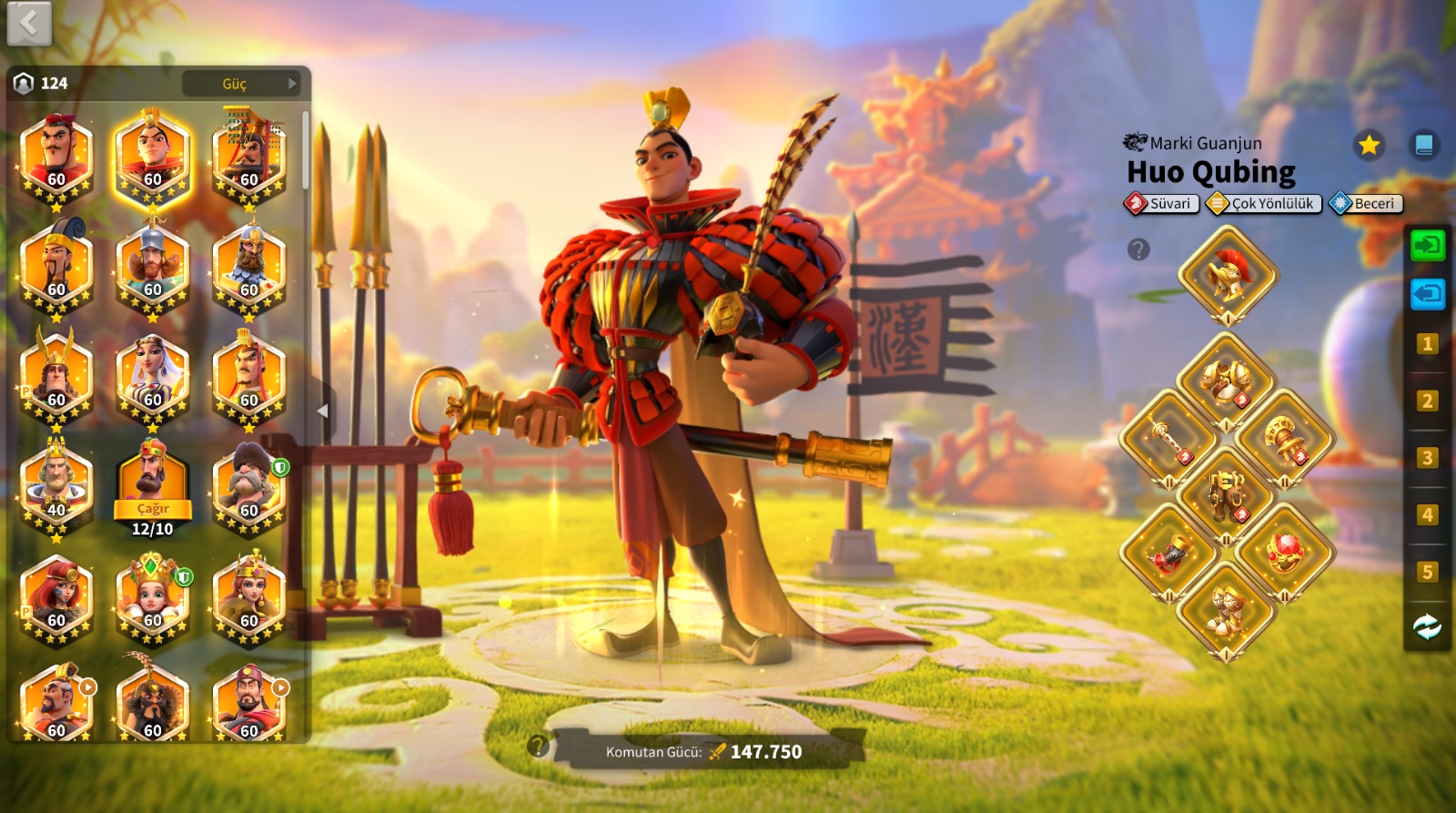The height and width of the screenshot is (813, 1456).
Task: Click the swap arrows refresh button
Action: [1427, 627]
